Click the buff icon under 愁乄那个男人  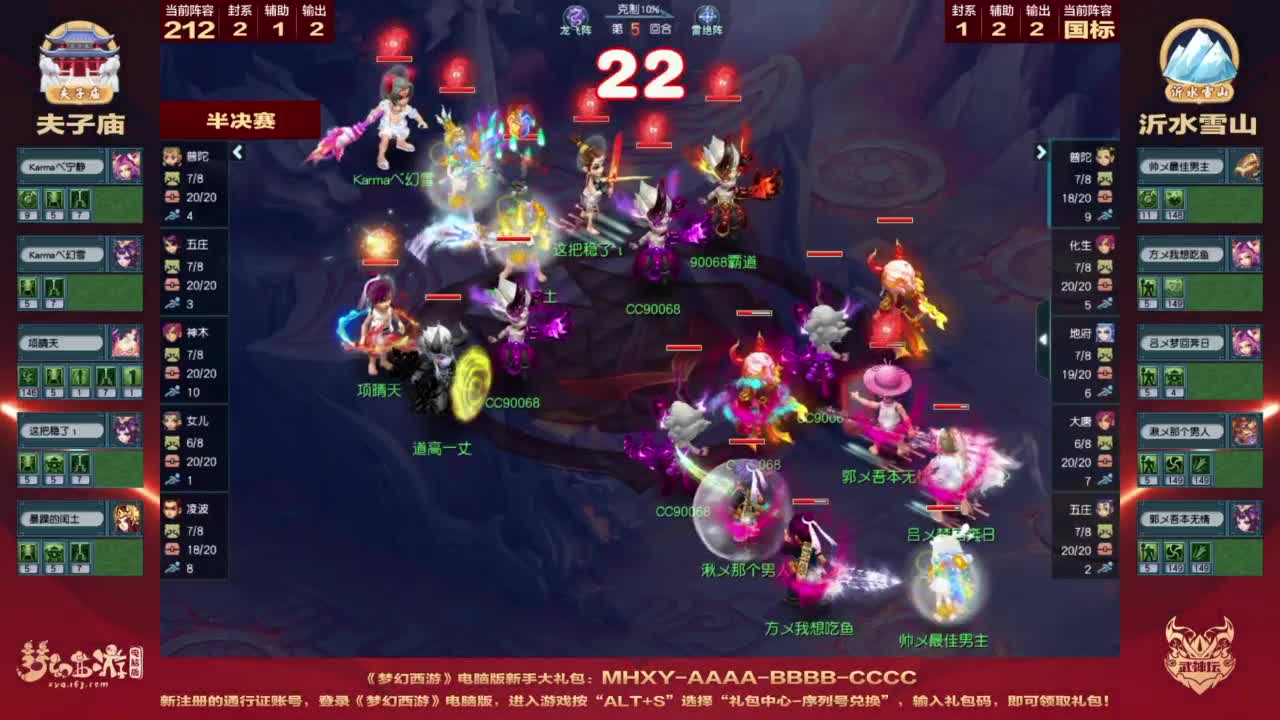click(1148, 465)
